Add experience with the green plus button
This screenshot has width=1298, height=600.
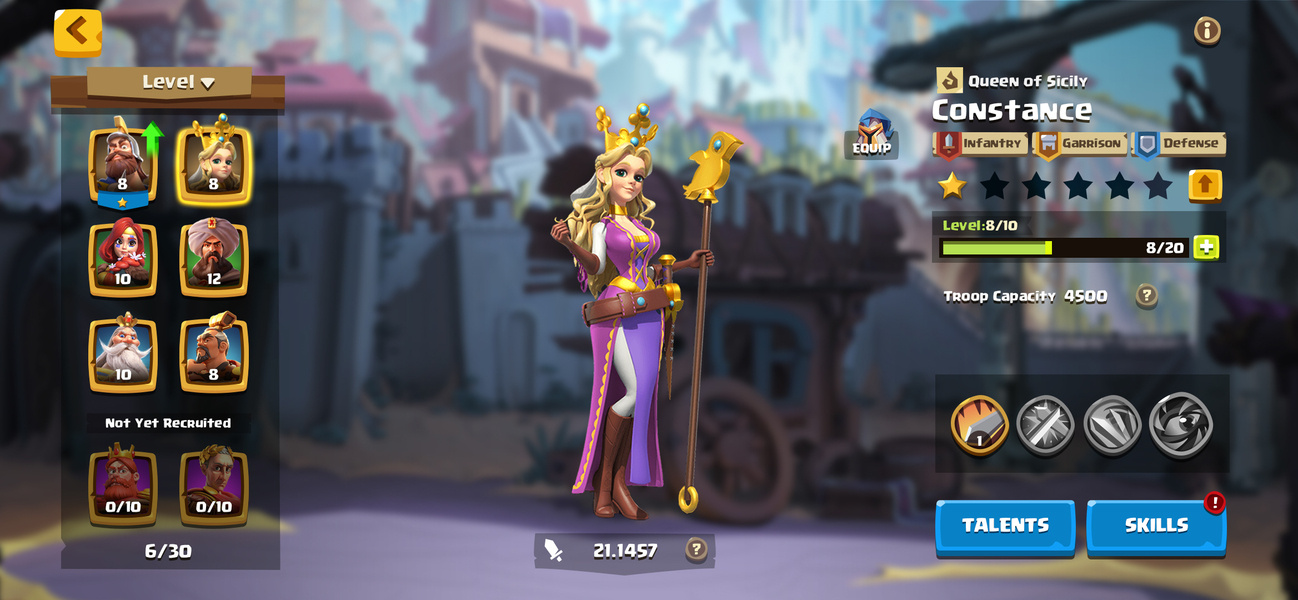(x=1206, y=247)
